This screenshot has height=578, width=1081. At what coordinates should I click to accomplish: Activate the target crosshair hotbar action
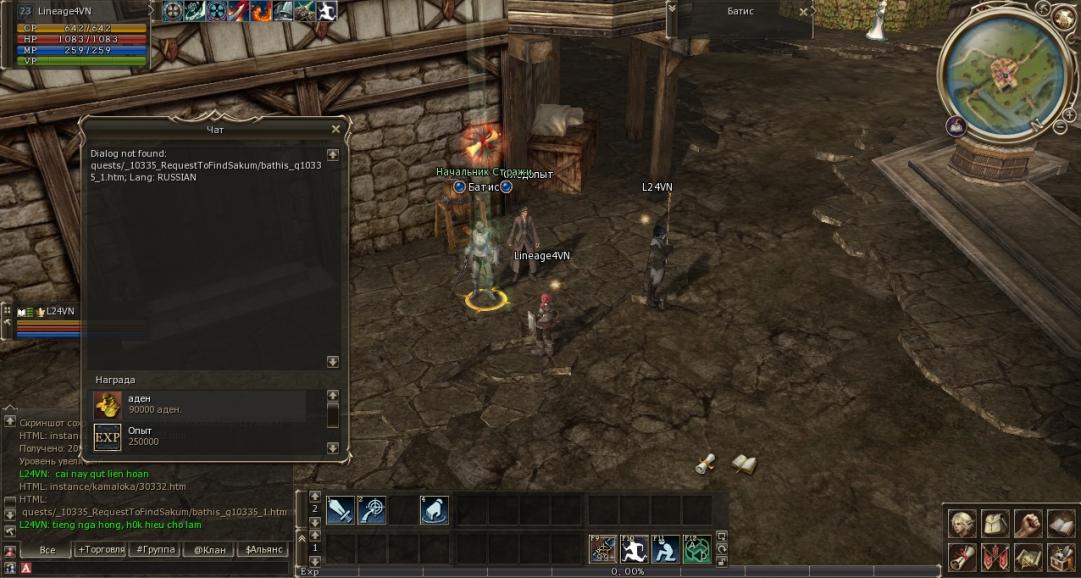click(x=372, y=510)
